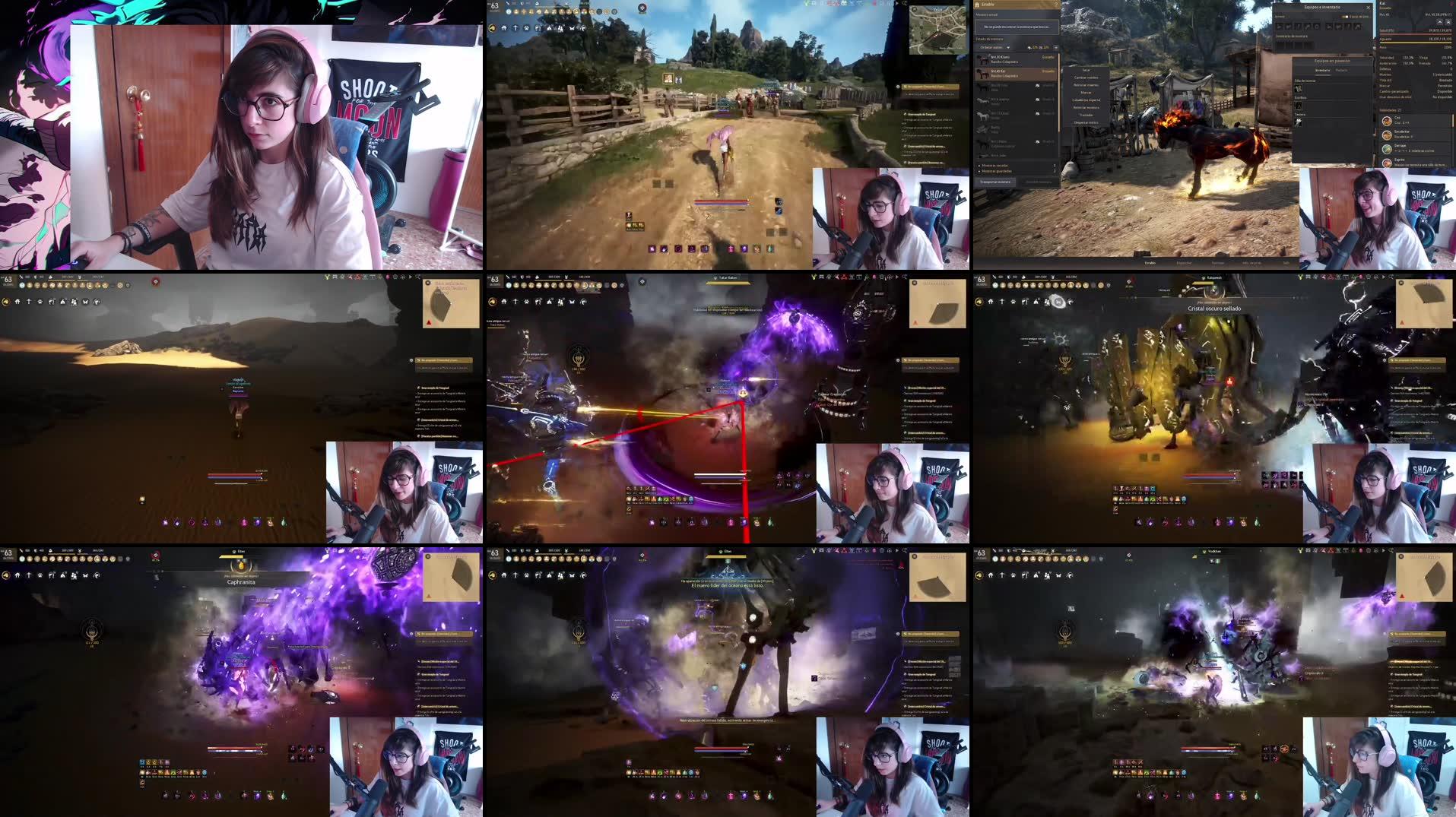Switch to the Pedazo tab in Equipos en posesión
Viewport: 1456px width, 817px height.
click(1341, 70)
